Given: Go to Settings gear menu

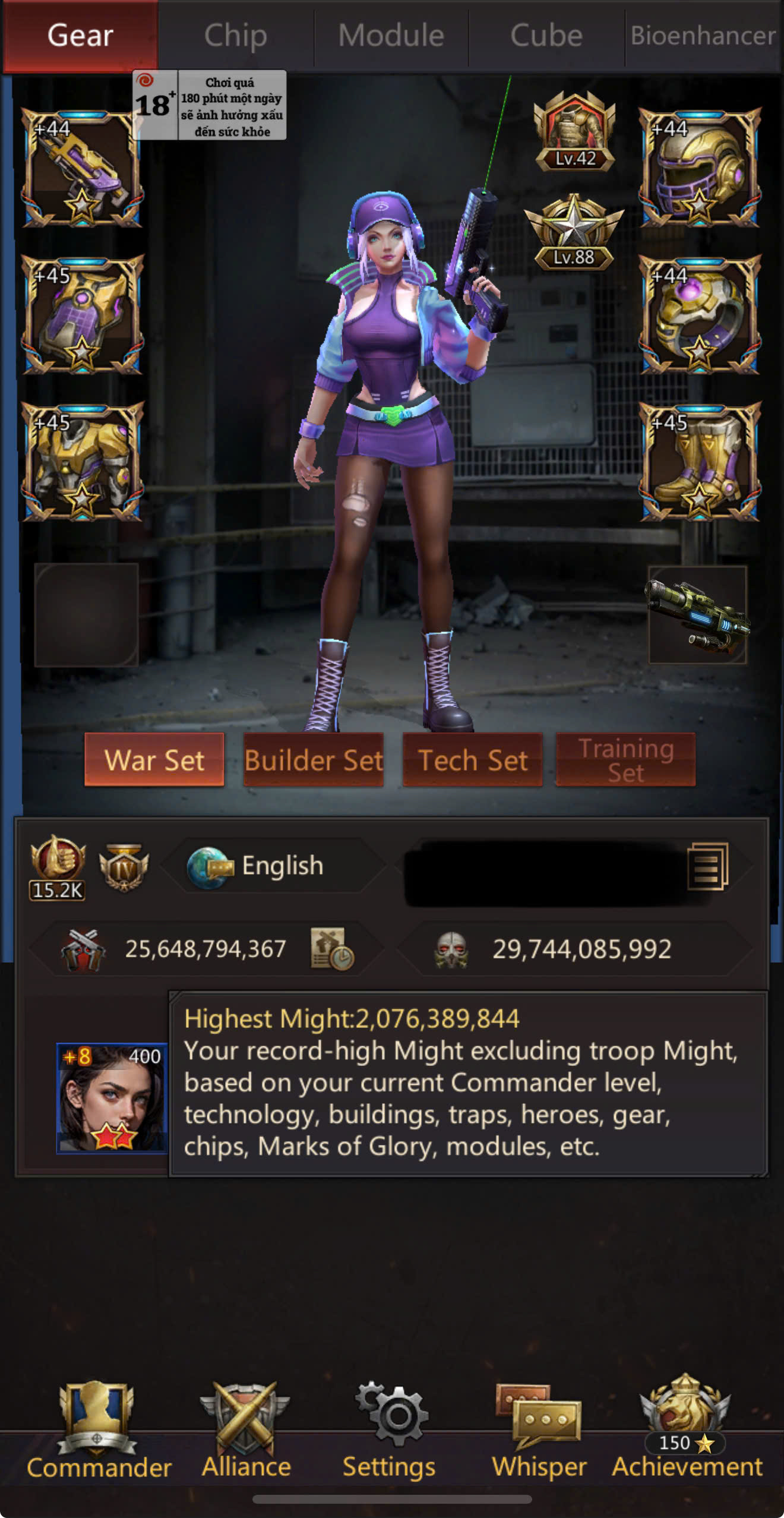Looking at the screenshot, I should [x=390, y=1432].
